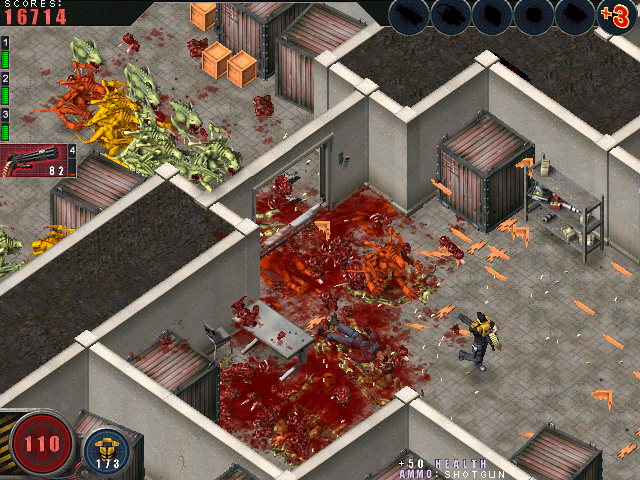Image resolution: width=640 pixels, height=480 pixels.
Task: Switch to weapon slot 2
Action: point(5,91)
